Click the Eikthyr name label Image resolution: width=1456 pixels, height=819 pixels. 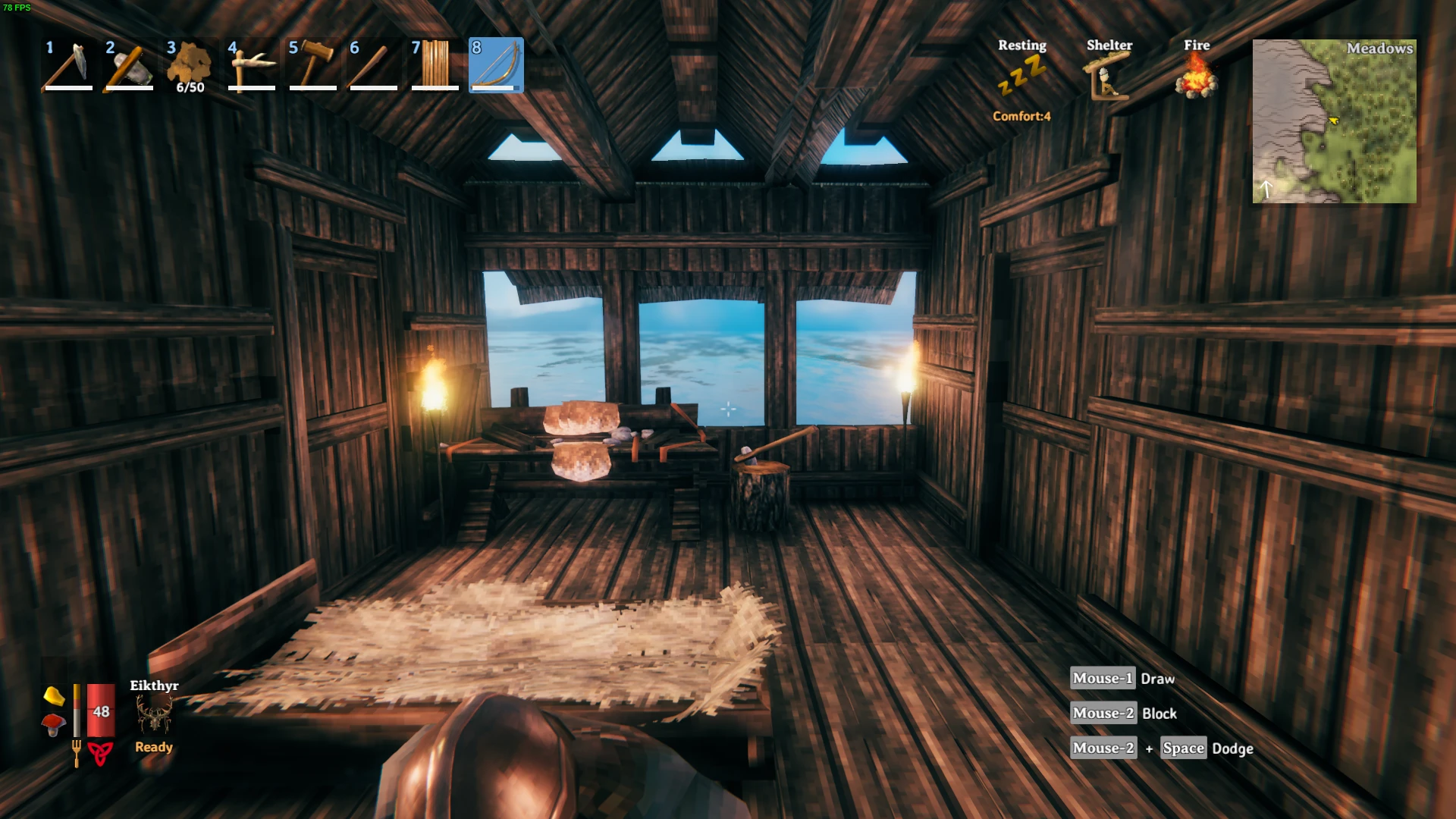(153, 686)
